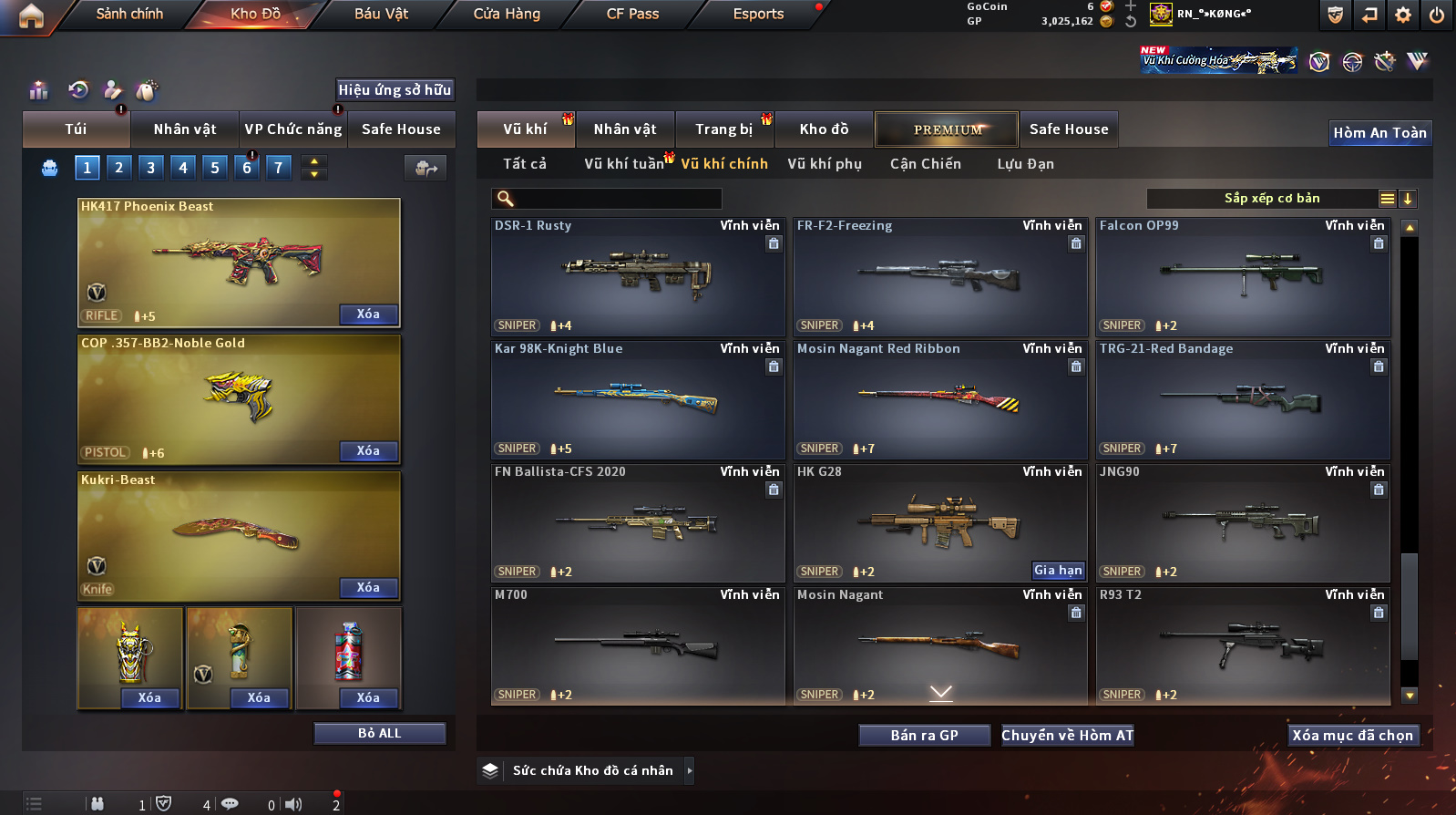Open the Cửa Hàng shop menu
Image resolution: width=1456 pixels, height=815 pixels.
507,14
